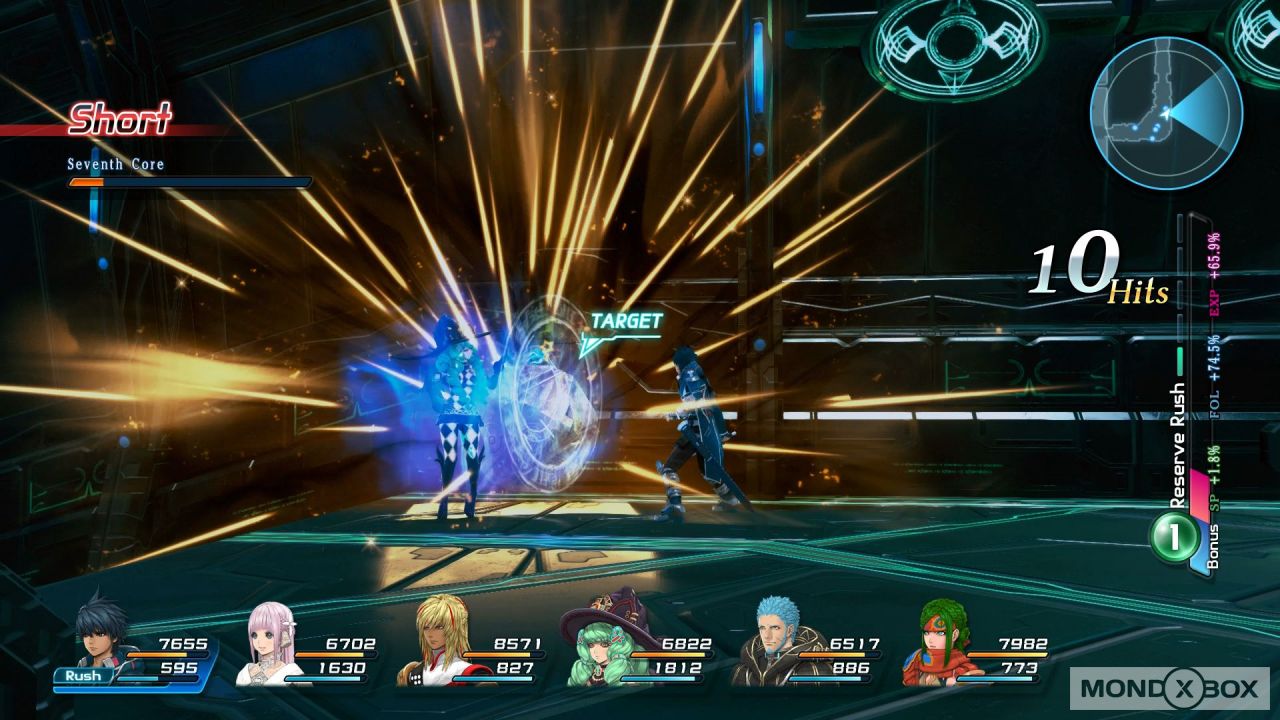Click the TARGET marker above the enemy
Image resolution: width=1280 pixels, height=720 pixels.
[624, 323]
